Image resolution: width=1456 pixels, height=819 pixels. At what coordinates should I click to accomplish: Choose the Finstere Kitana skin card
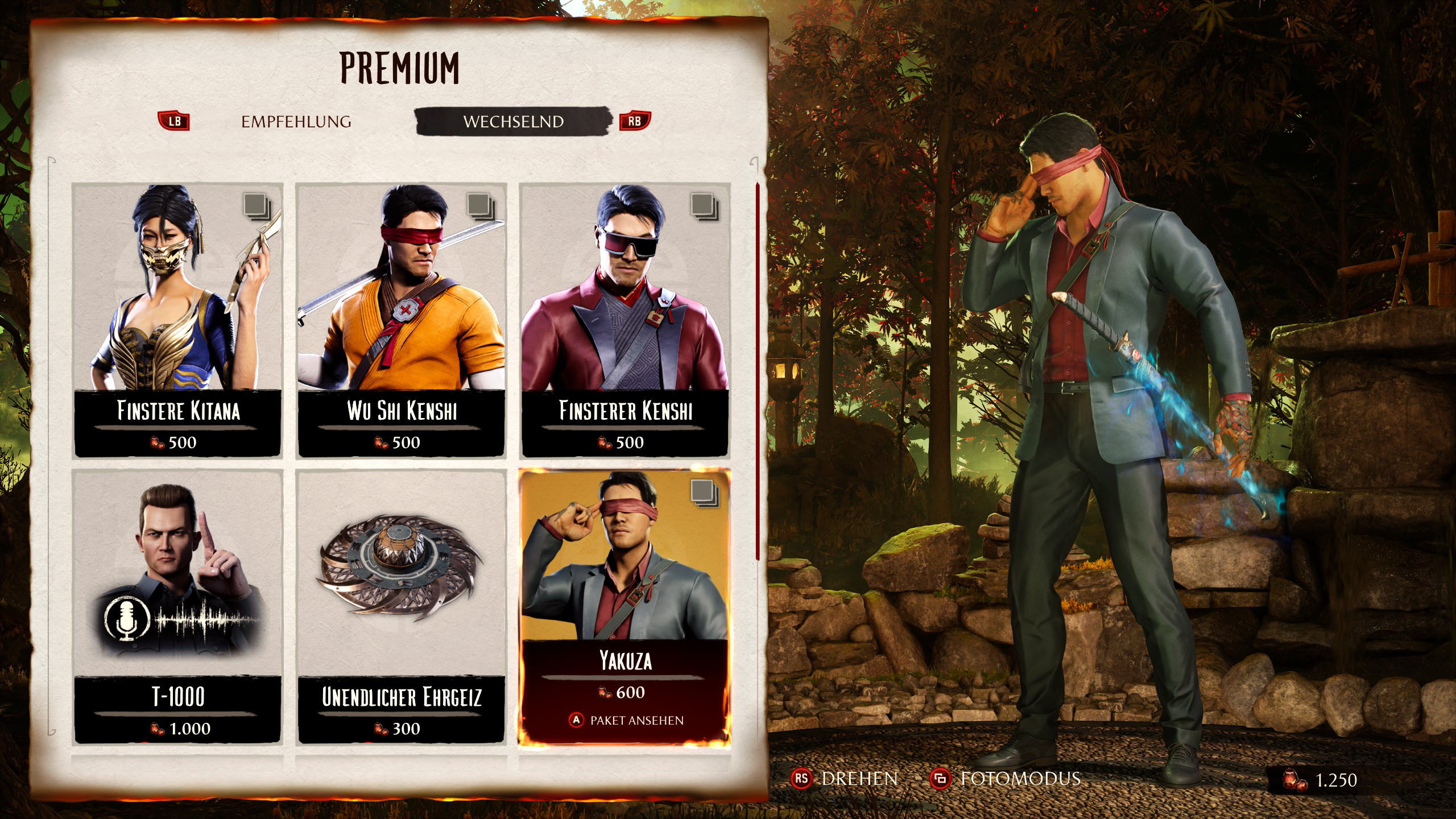coord(177,320)
